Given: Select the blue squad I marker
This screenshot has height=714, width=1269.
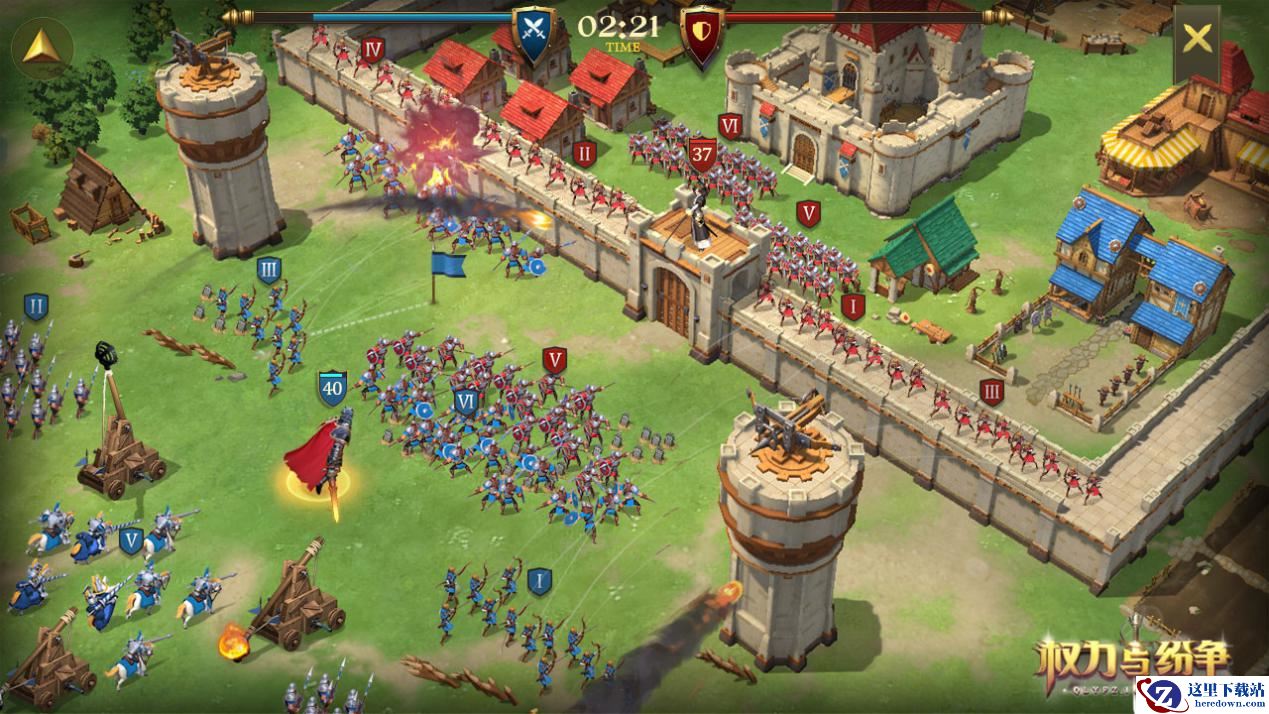Looking at the screenshot, I should 539,580.
